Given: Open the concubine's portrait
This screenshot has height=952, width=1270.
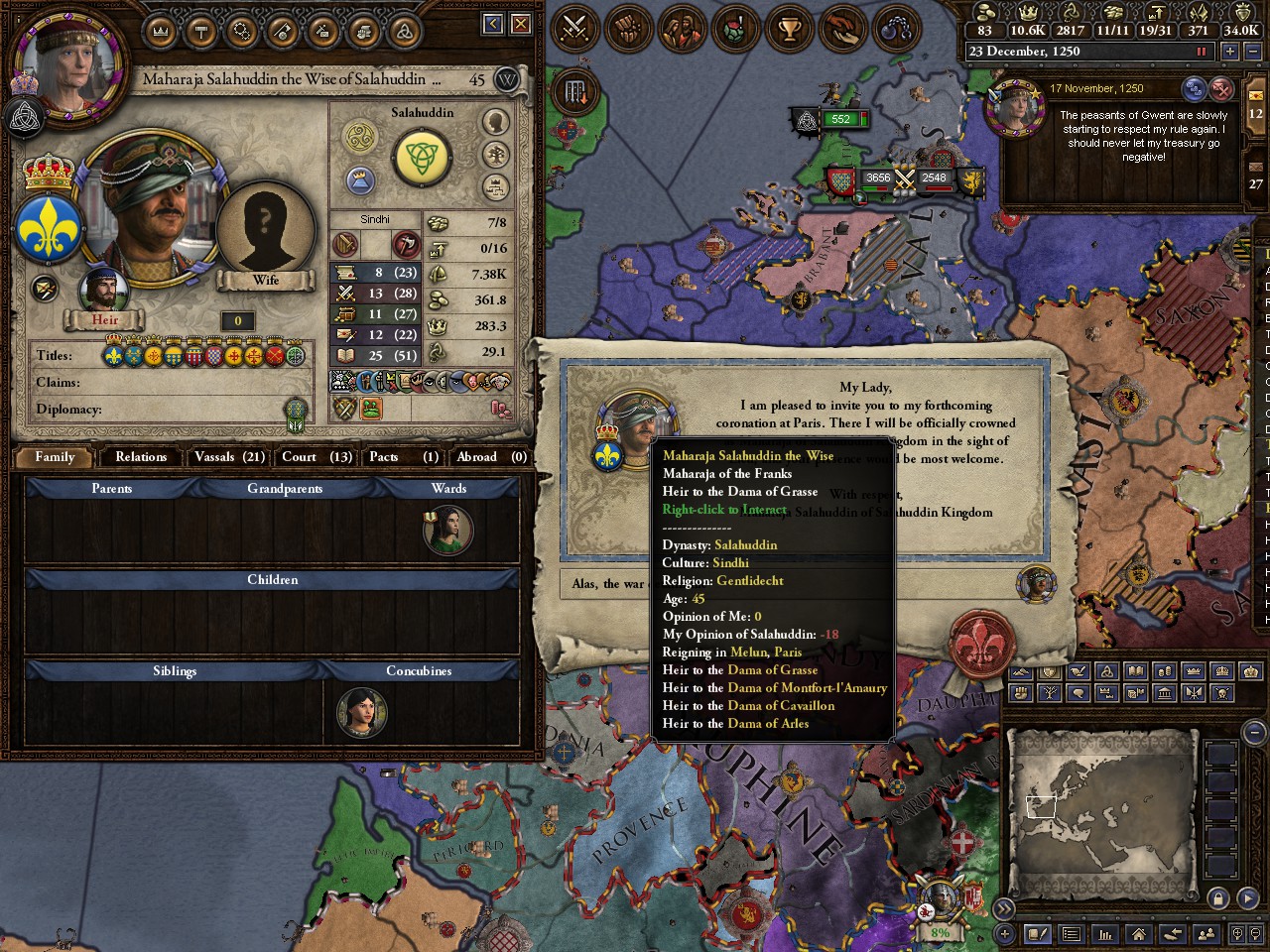Looking at the screenshot, I should 361,712.
